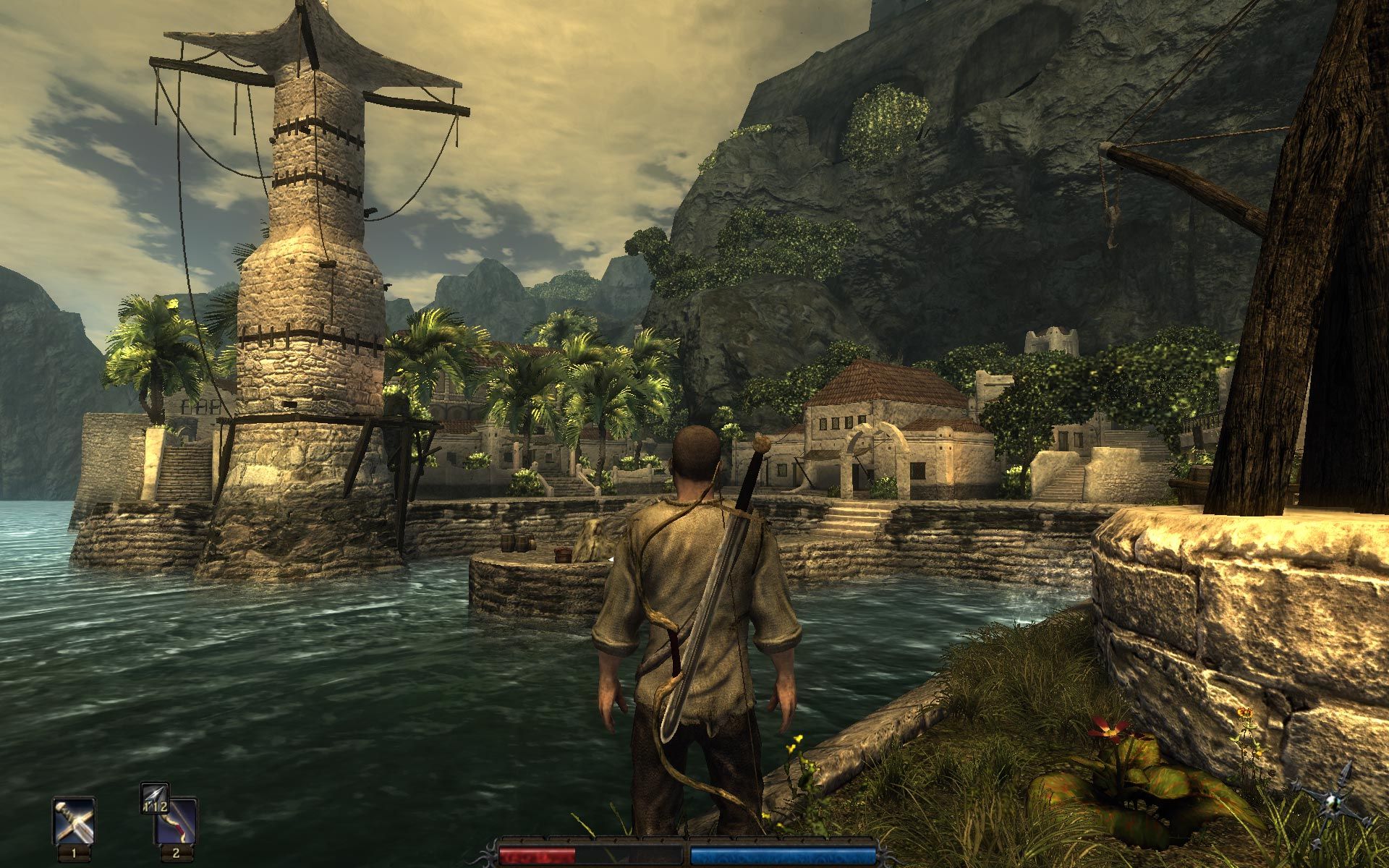Select the sword quick slot

74,820
